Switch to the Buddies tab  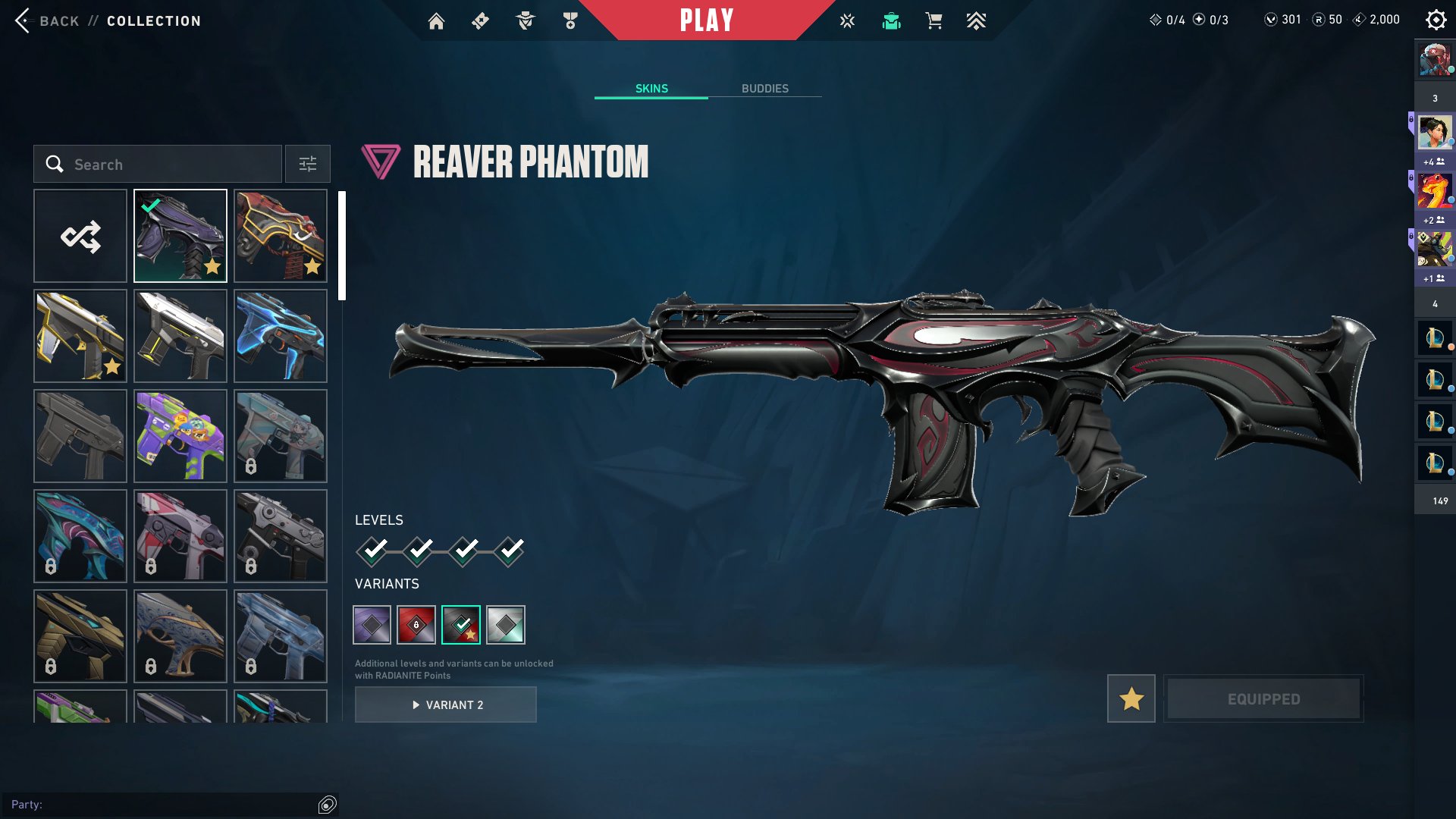[764, 89]
